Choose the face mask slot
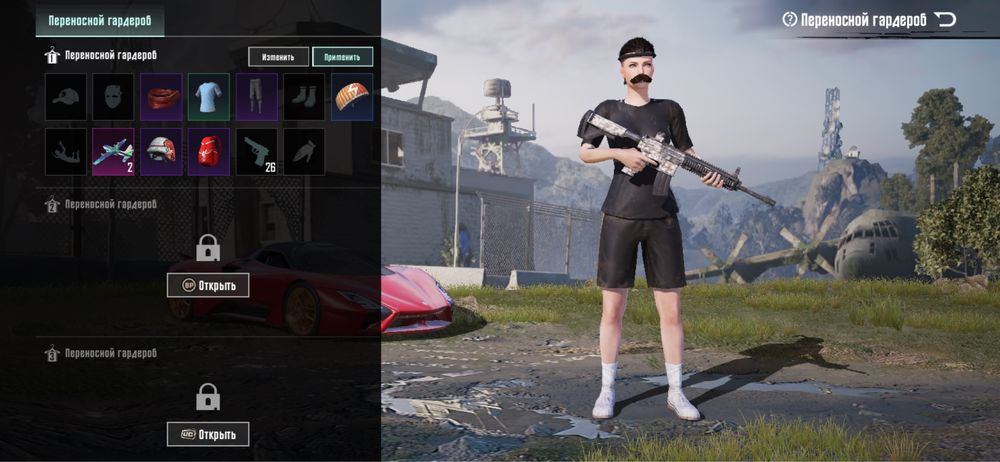 (x=113, y=97)
